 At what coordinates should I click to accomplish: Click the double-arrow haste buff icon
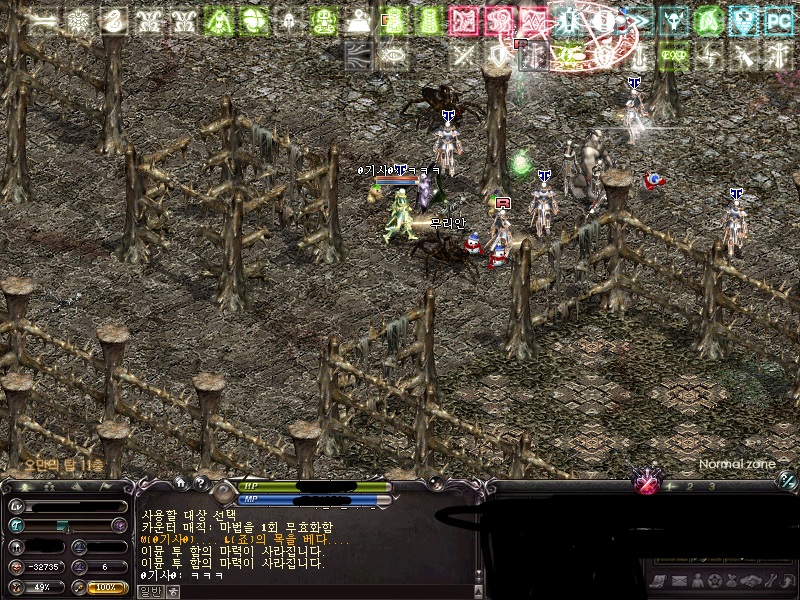639,20
